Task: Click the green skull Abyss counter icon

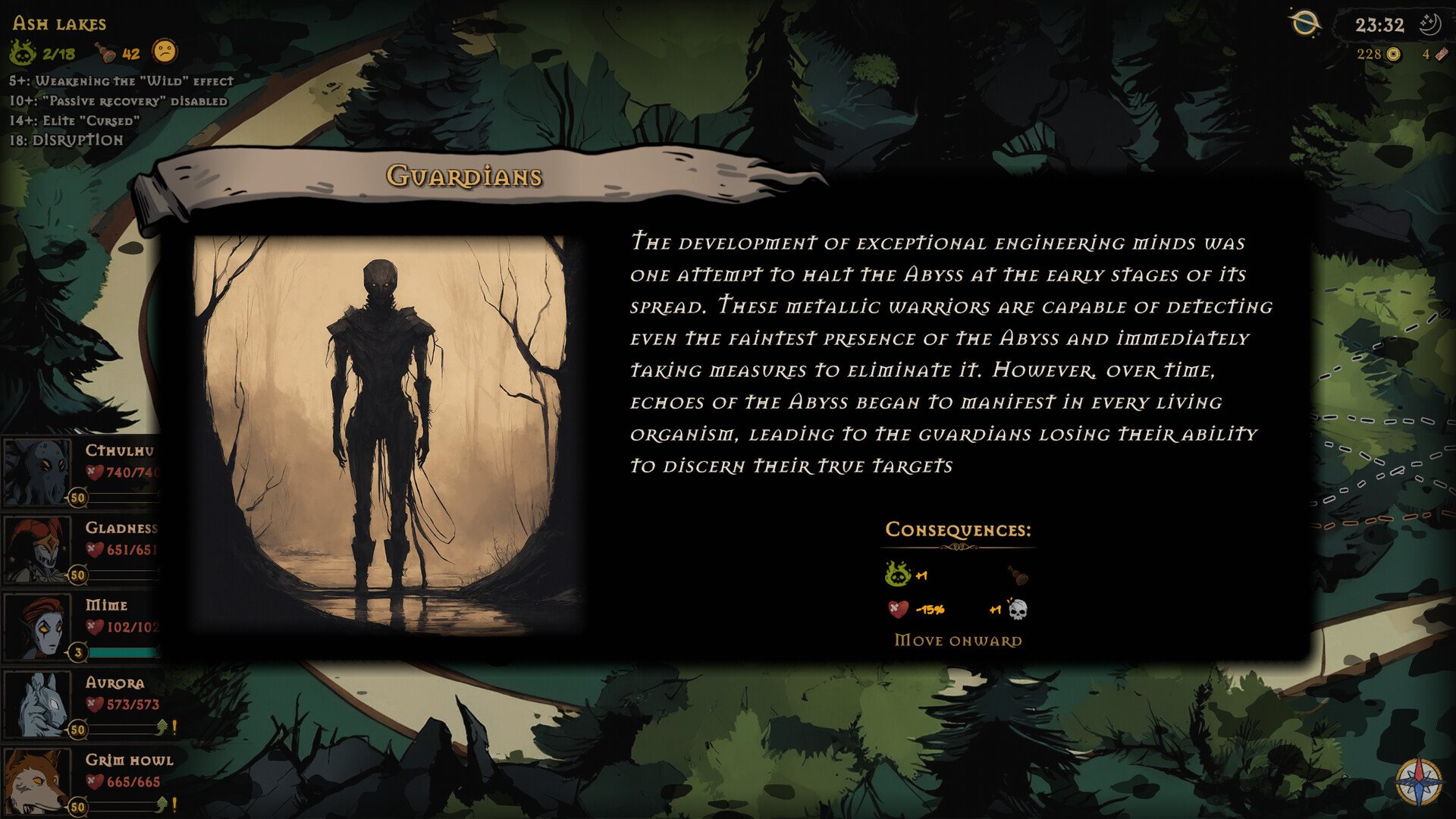Action: [23, 53]
